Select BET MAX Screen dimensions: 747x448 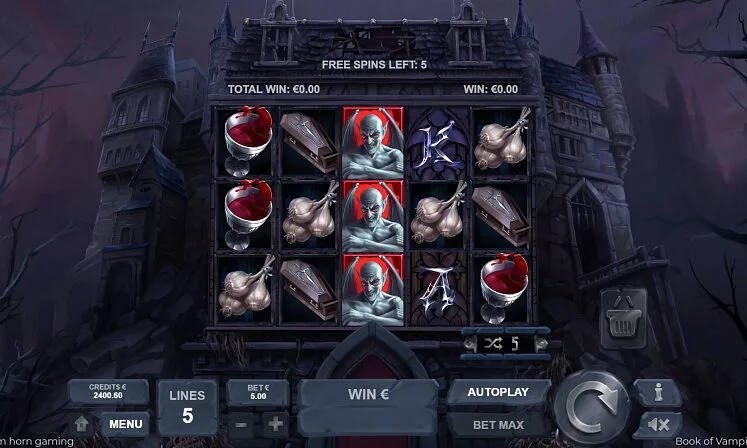point(500,423)
